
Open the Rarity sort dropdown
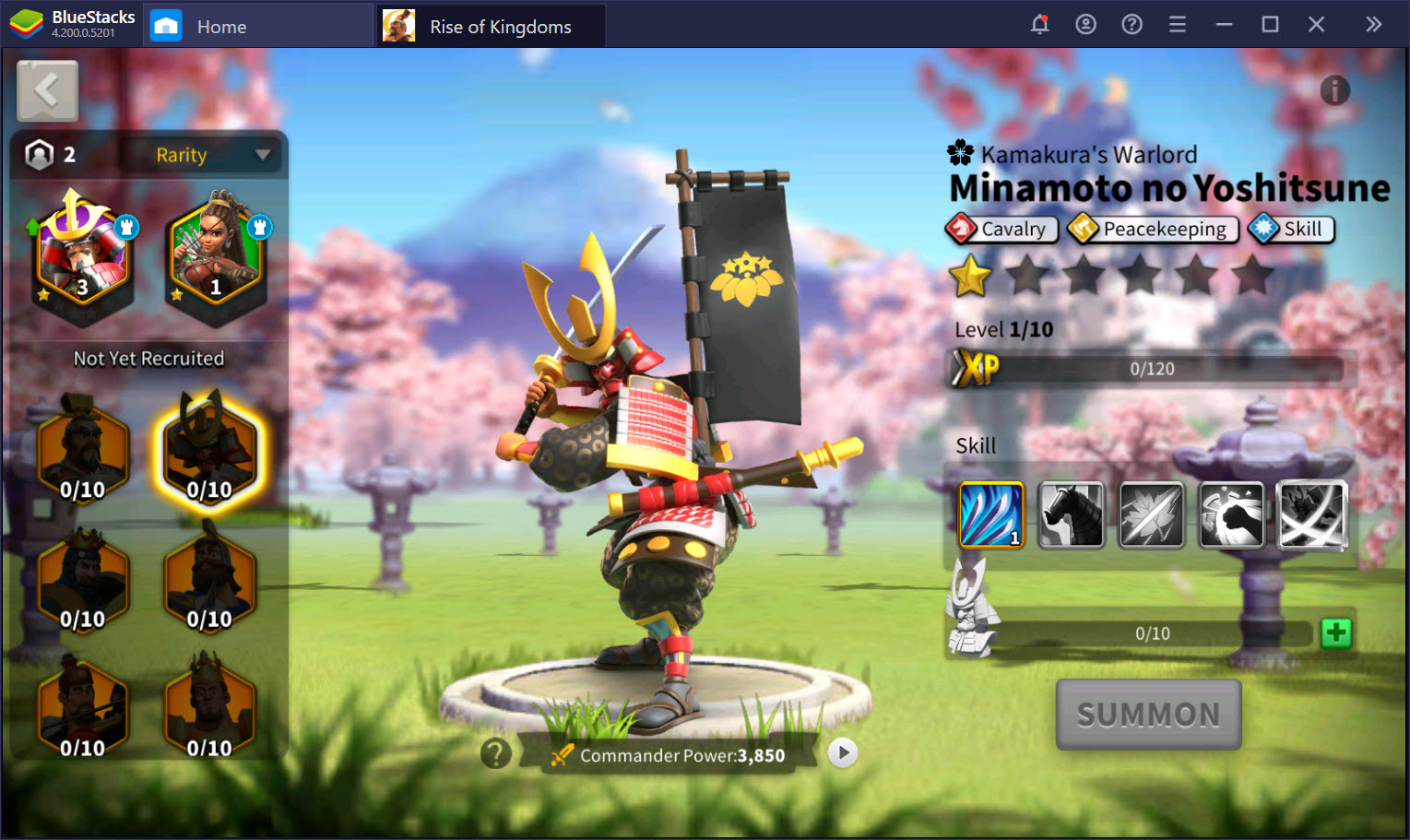[211, 155]
